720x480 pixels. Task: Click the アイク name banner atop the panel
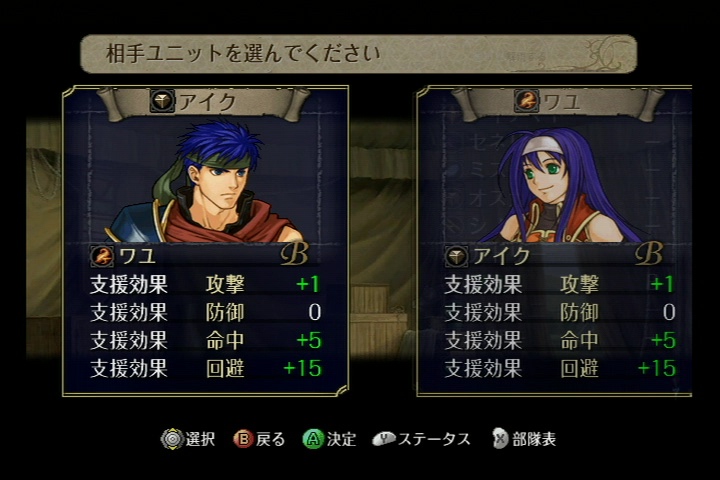204,101
